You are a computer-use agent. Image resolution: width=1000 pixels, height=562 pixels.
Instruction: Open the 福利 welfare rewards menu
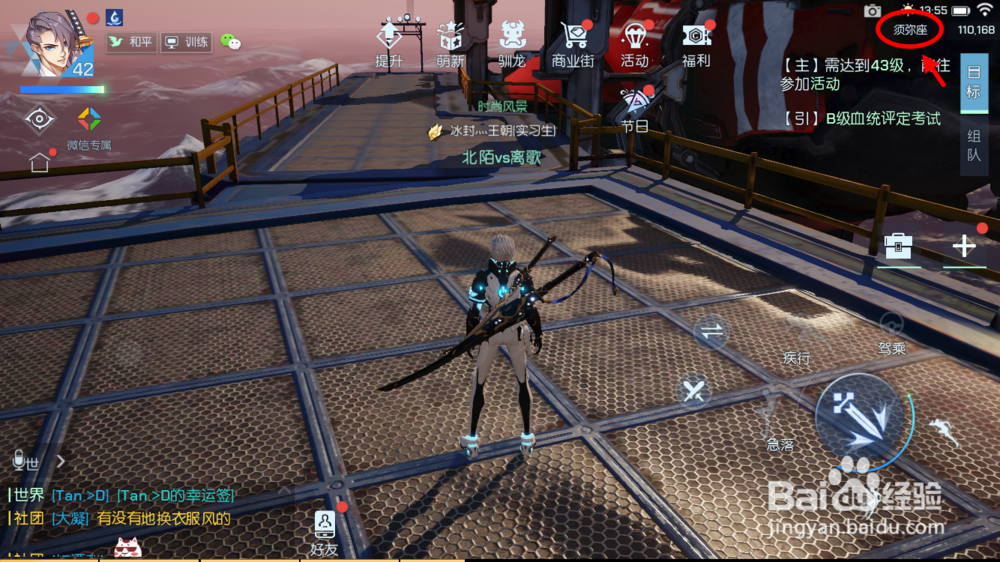pos(696,42)
